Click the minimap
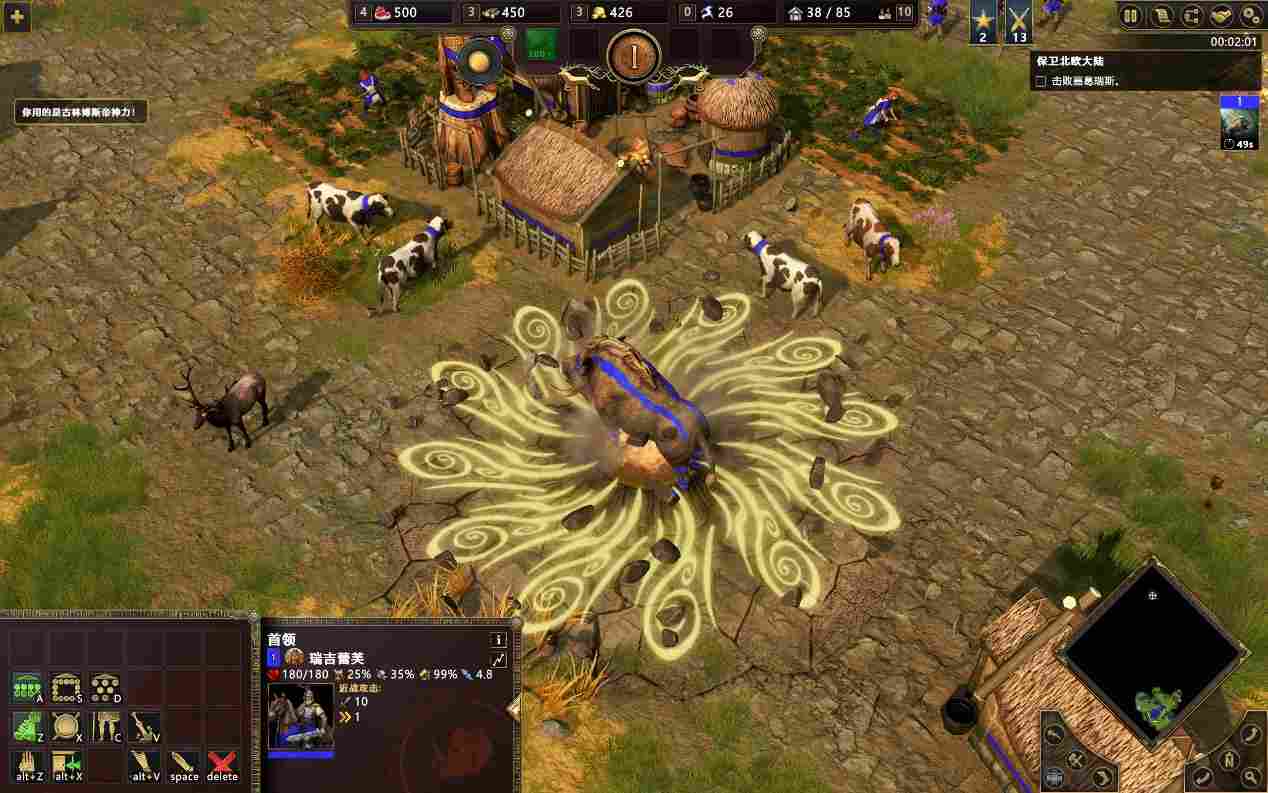The height and width of the screenshot is (793, 1268). [1152, 655]
